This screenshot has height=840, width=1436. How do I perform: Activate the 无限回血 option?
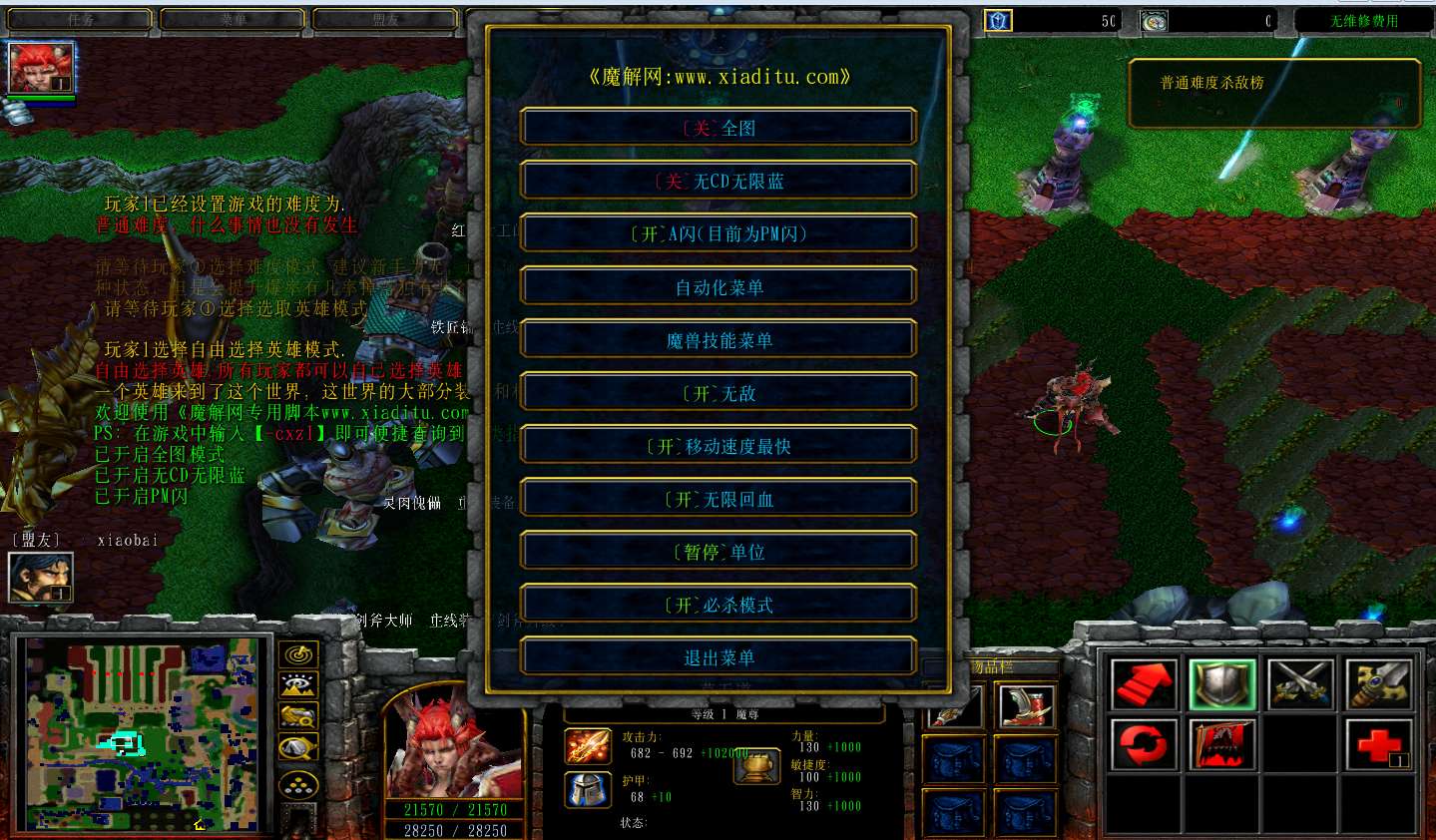coord(718,499)
